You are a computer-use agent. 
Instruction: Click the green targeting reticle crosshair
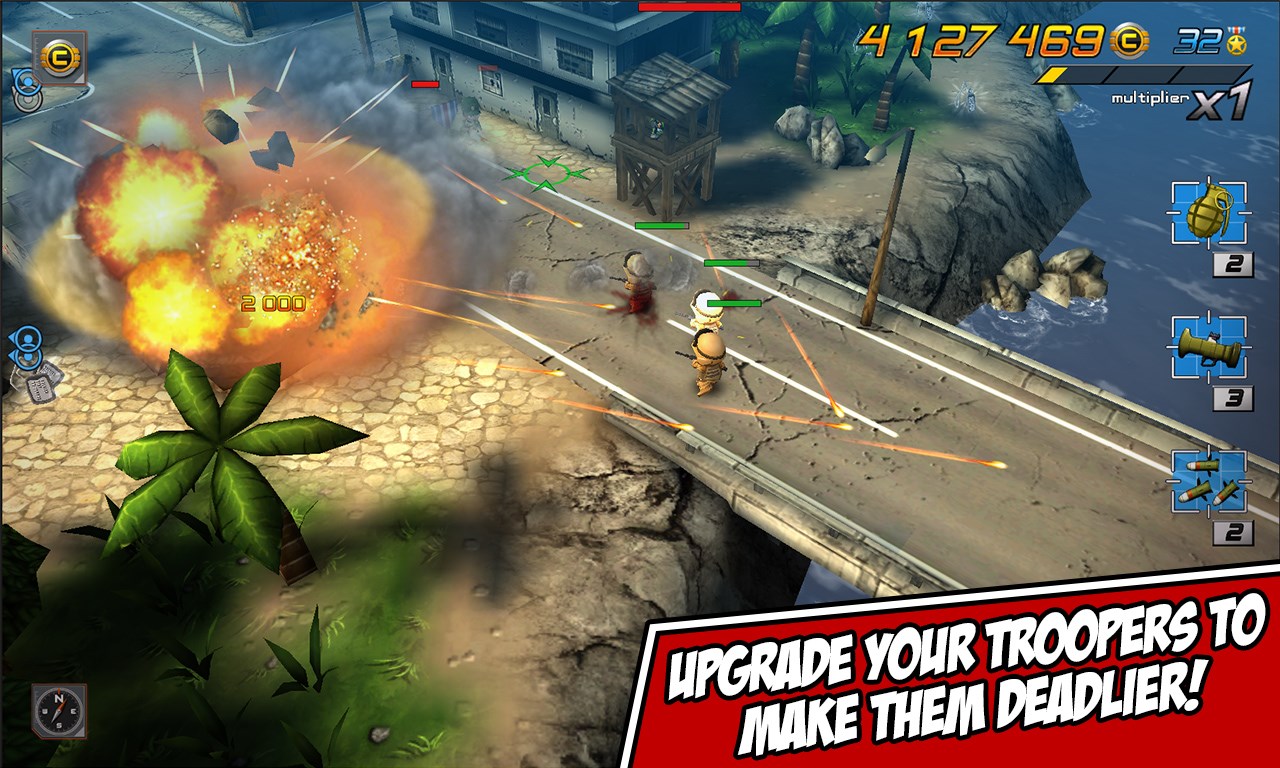pyautogui.click(x=547, y=175)
